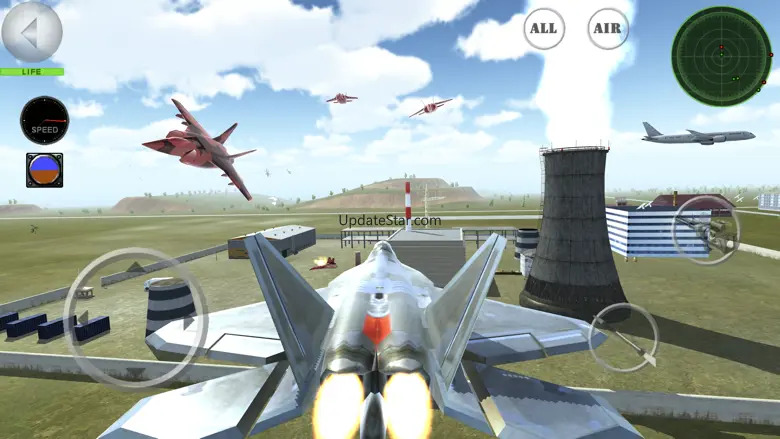This screenshot has width=780, height=439.
Task: Click the green radar minimap
Action: point(721,56)
